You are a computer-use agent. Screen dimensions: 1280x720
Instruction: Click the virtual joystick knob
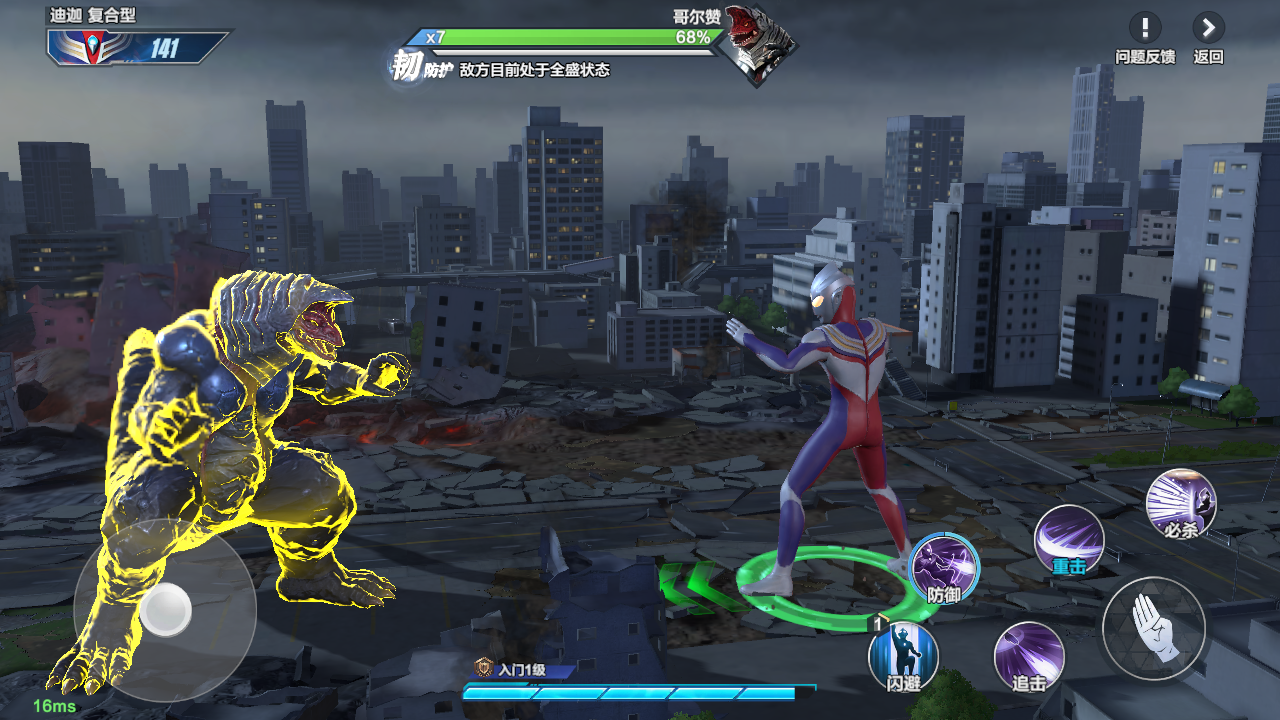click(165, 608)
